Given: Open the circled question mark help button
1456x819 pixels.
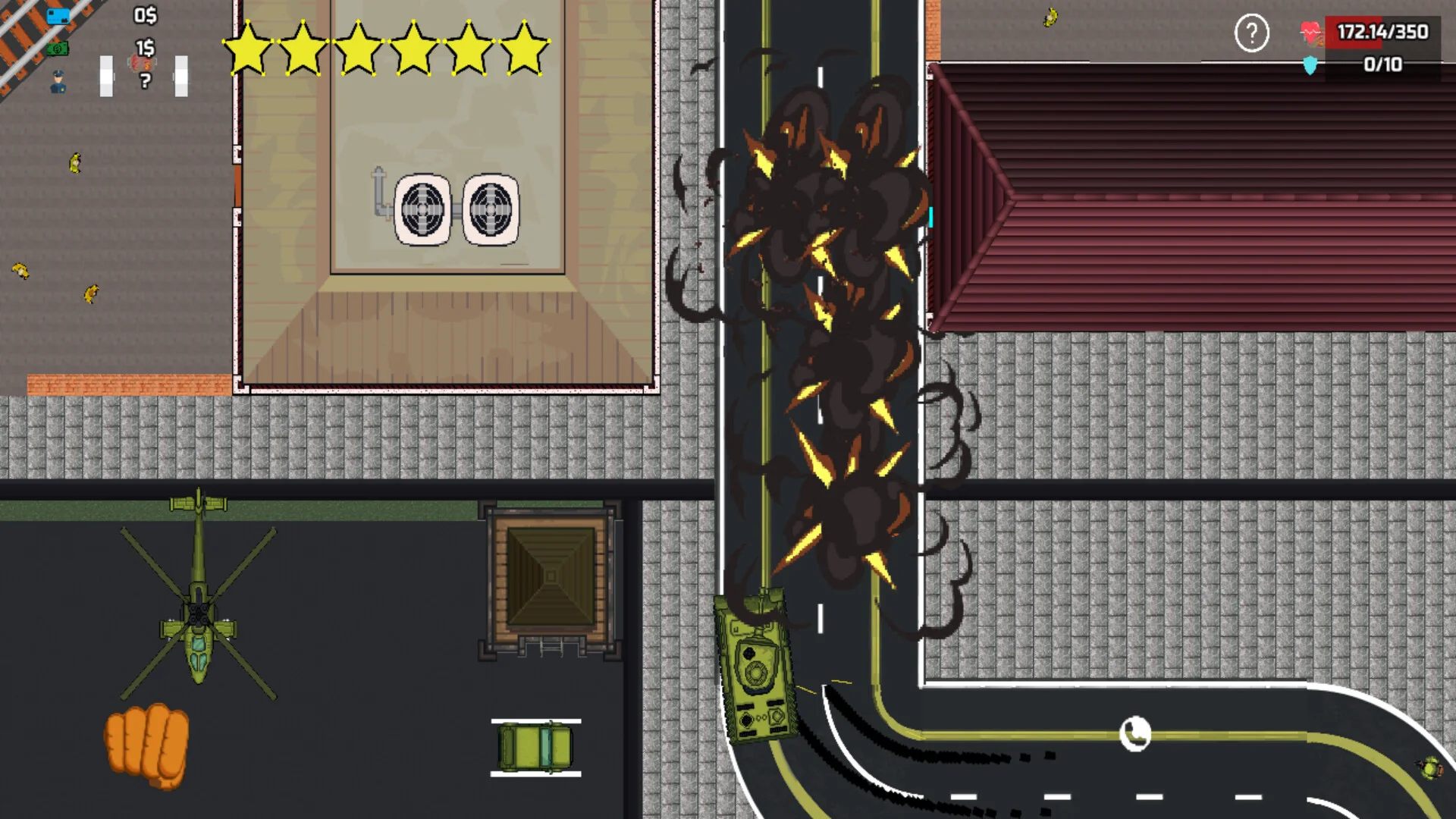Looking at the screenshot, I should pos(1251,33).
